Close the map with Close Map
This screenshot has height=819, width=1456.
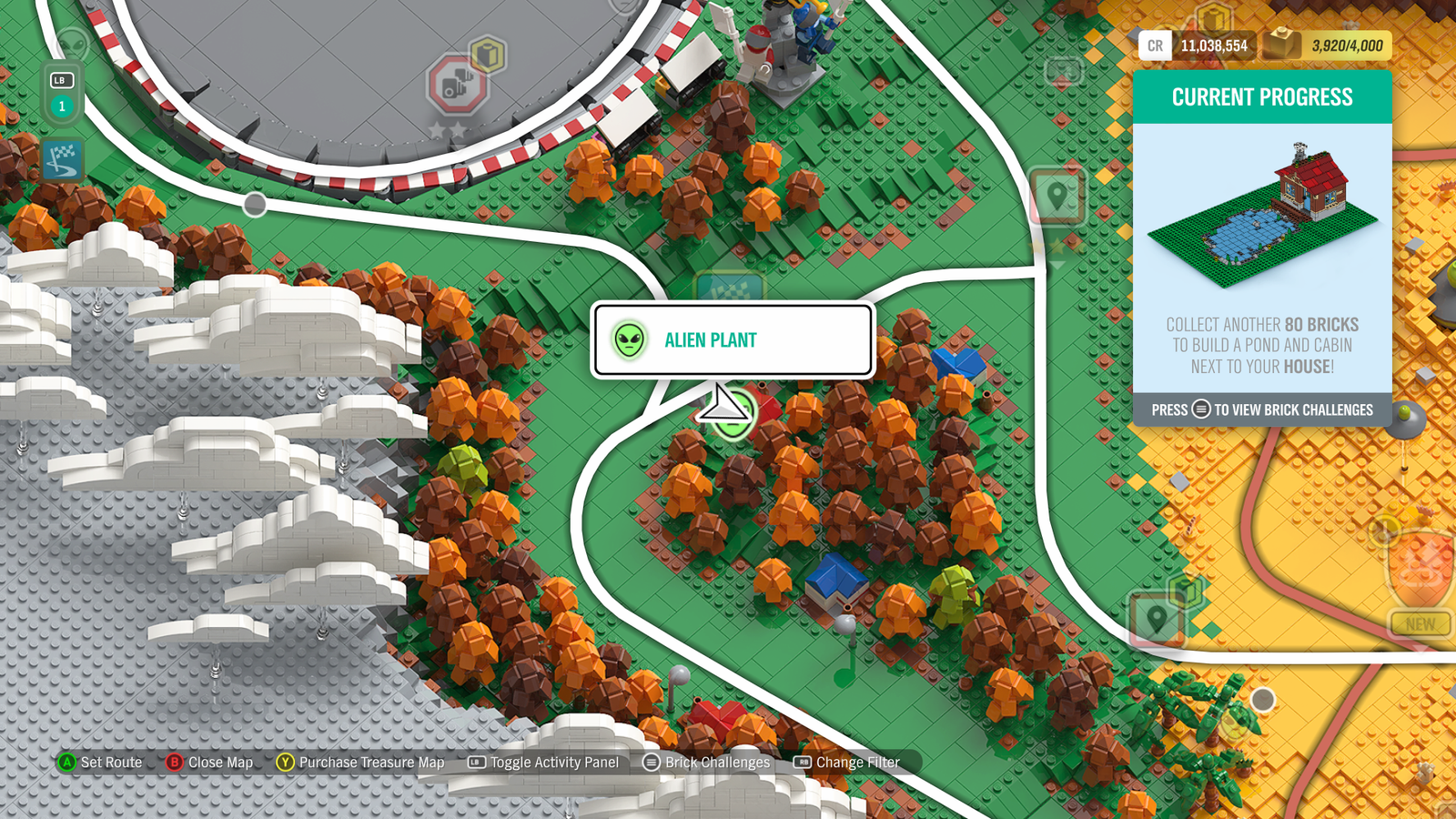pyautogui.click(x=210, y=763)
